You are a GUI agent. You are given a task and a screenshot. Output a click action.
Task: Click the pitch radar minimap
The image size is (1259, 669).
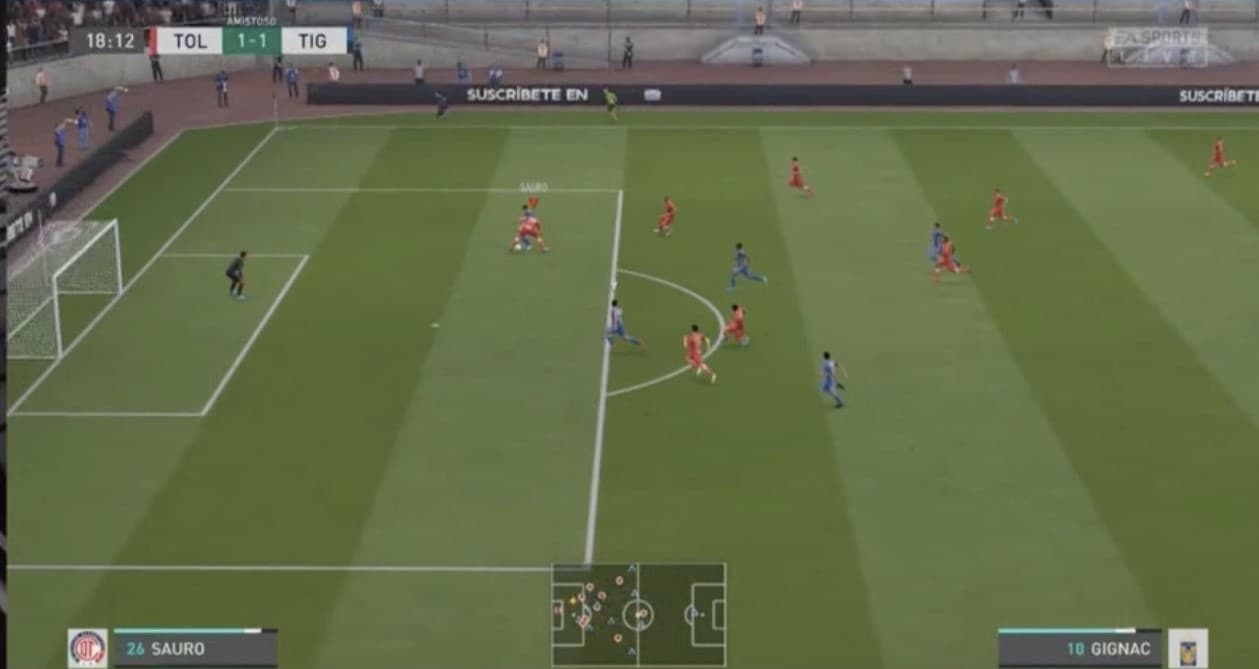[x=638, y=614]
